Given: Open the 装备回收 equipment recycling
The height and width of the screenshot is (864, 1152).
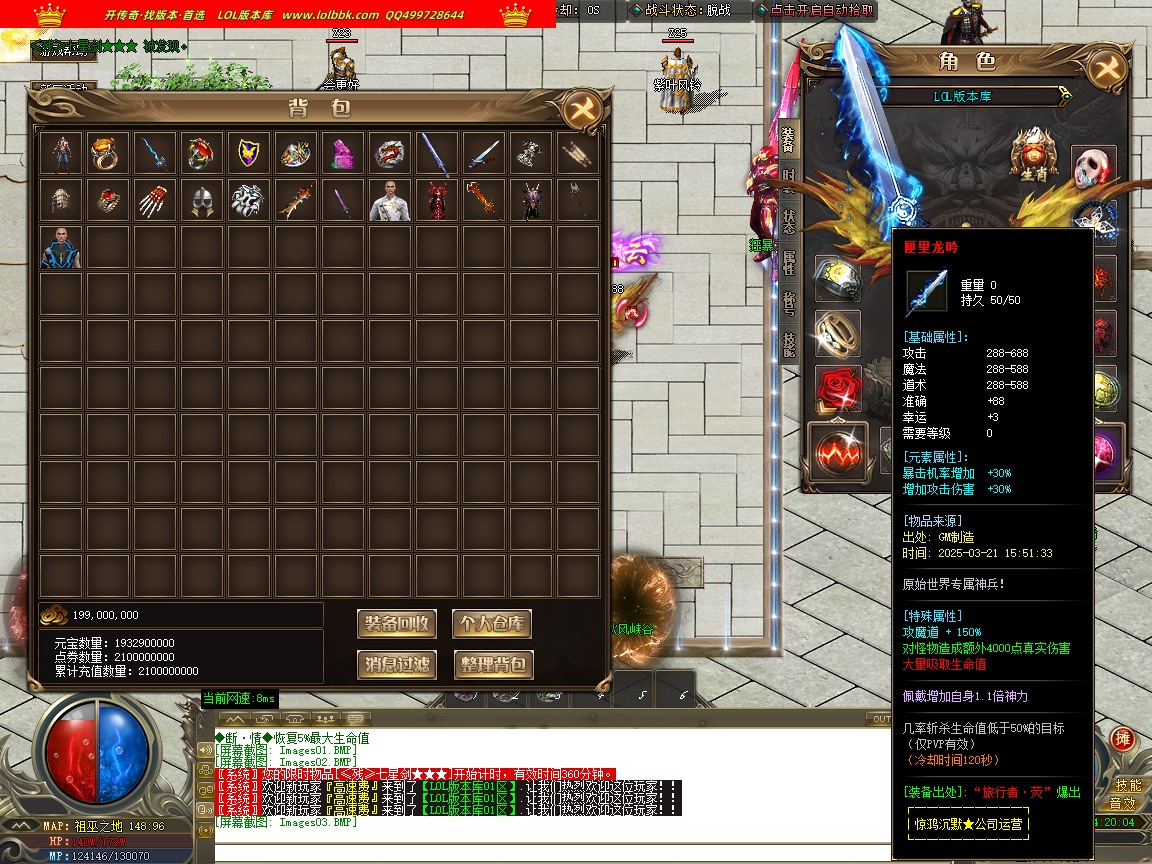Looking at the screenshot, I should click(x=397, y=624).
